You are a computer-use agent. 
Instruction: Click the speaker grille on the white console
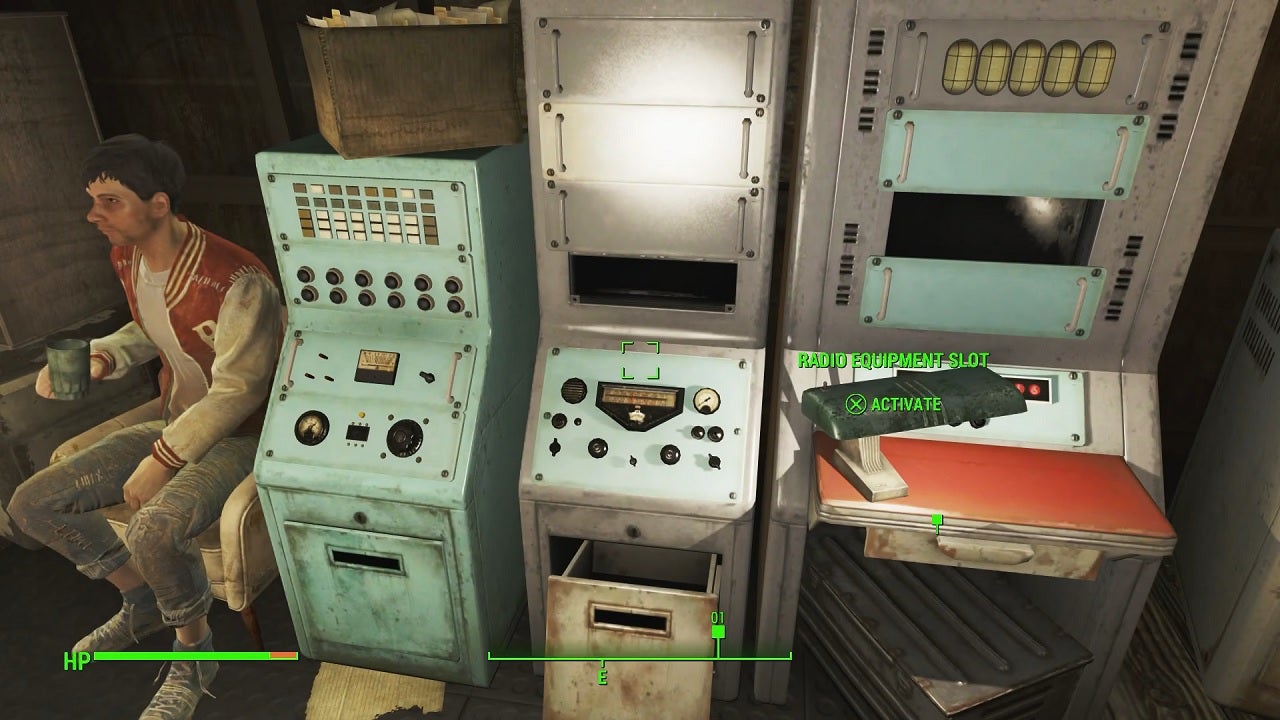coord(573,392)
